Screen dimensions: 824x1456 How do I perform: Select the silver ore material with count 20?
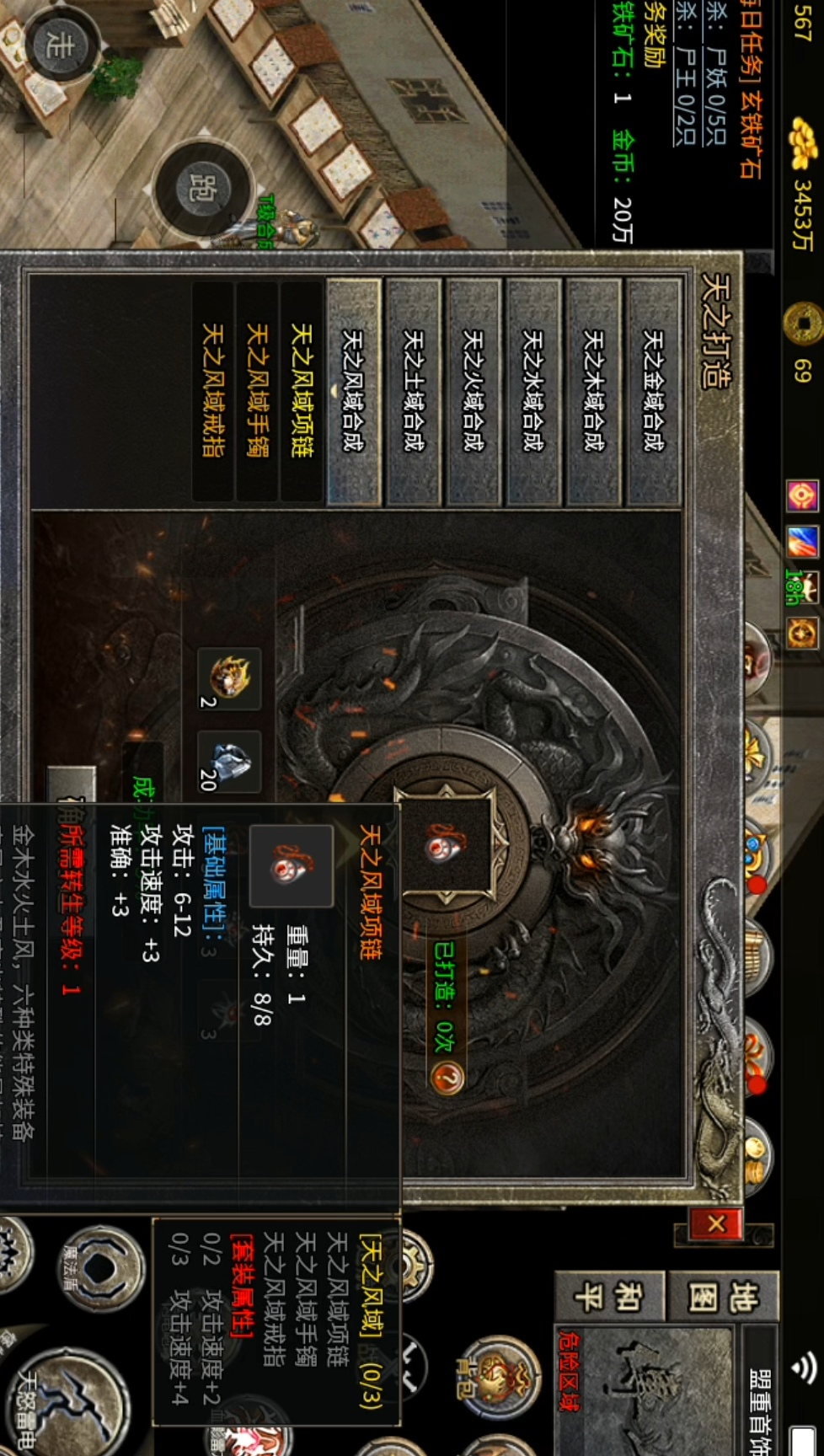229,761
